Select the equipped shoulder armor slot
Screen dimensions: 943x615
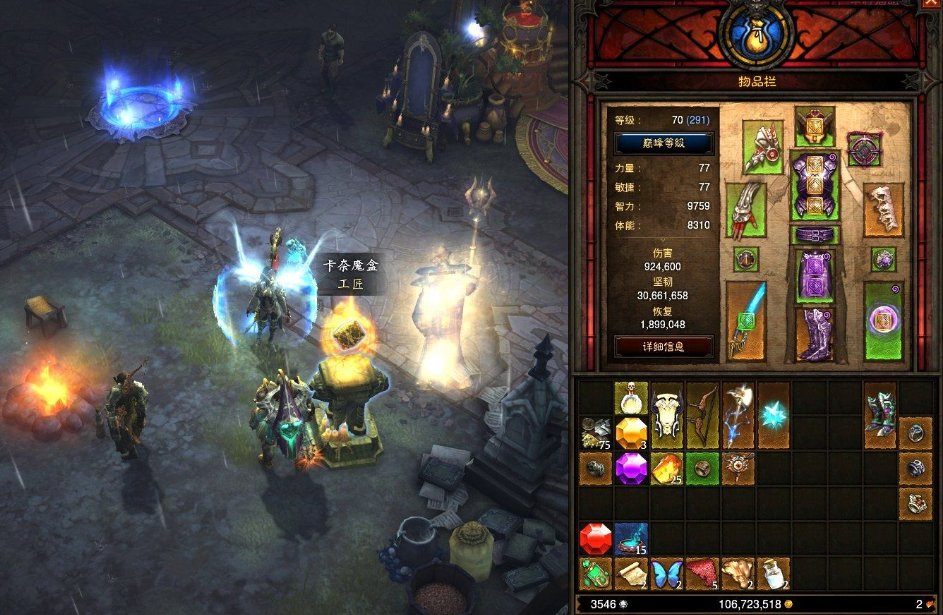(763, 147)
